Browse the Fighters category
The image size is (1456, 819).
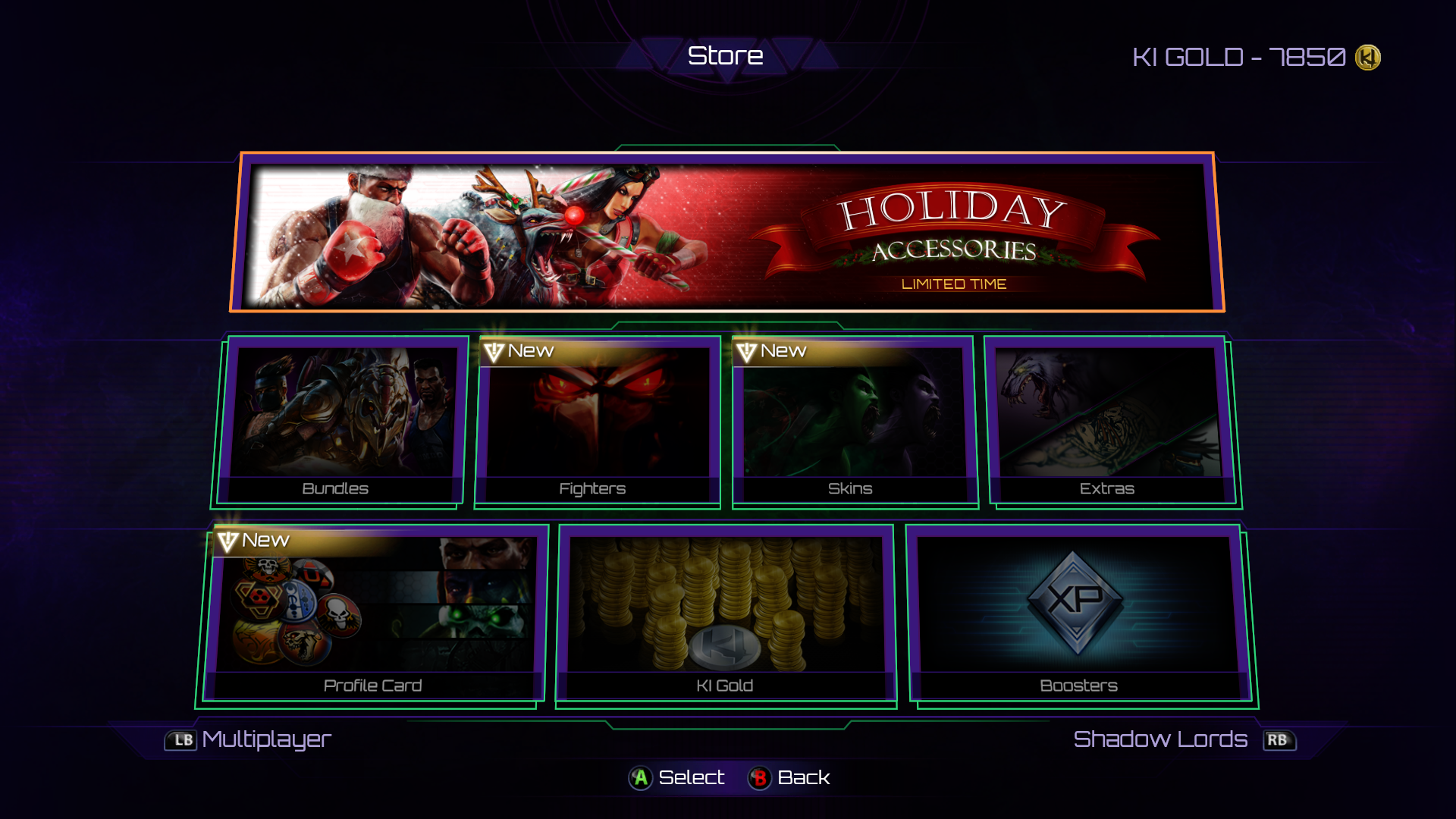click(598, 422)
